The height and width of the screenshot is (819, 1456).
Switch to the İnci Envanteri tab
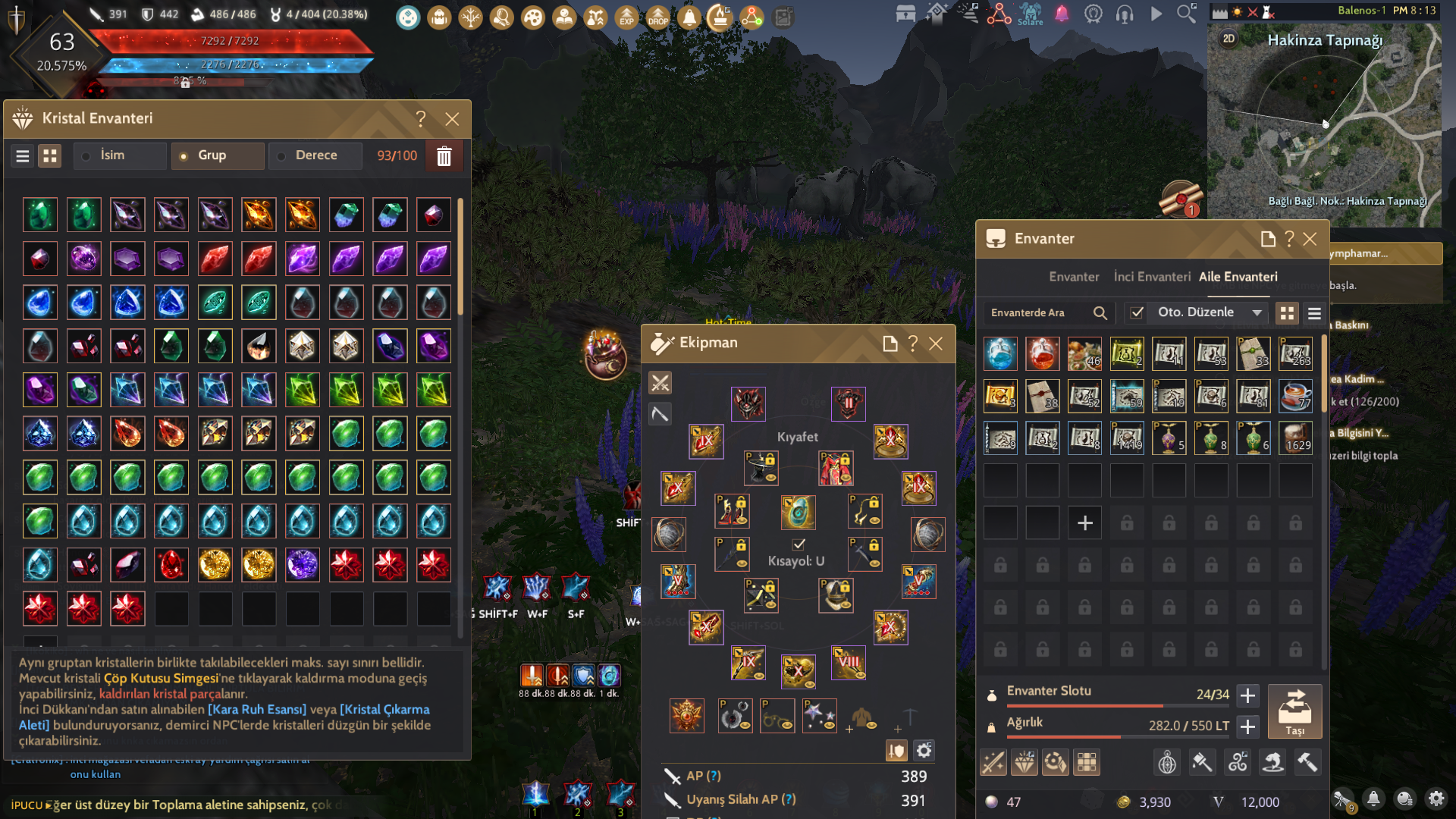1152,277
